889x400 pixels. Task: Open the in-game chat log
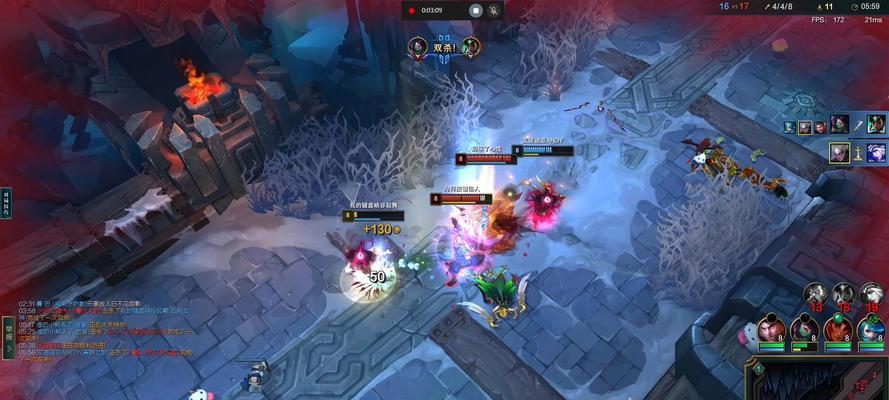click(x=100, y=330)
